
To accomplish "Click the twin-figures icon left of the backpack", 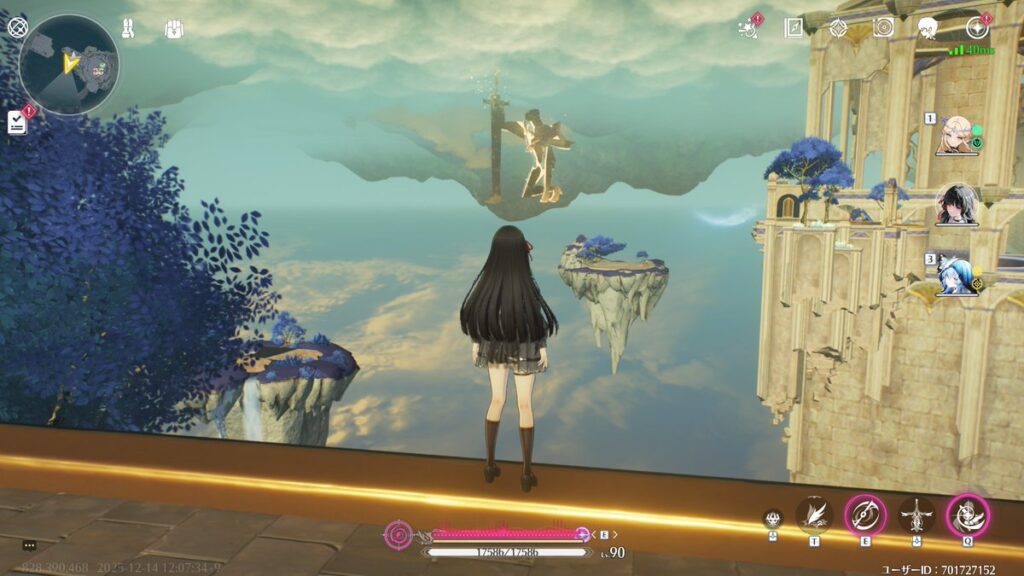I will [129, 28].
